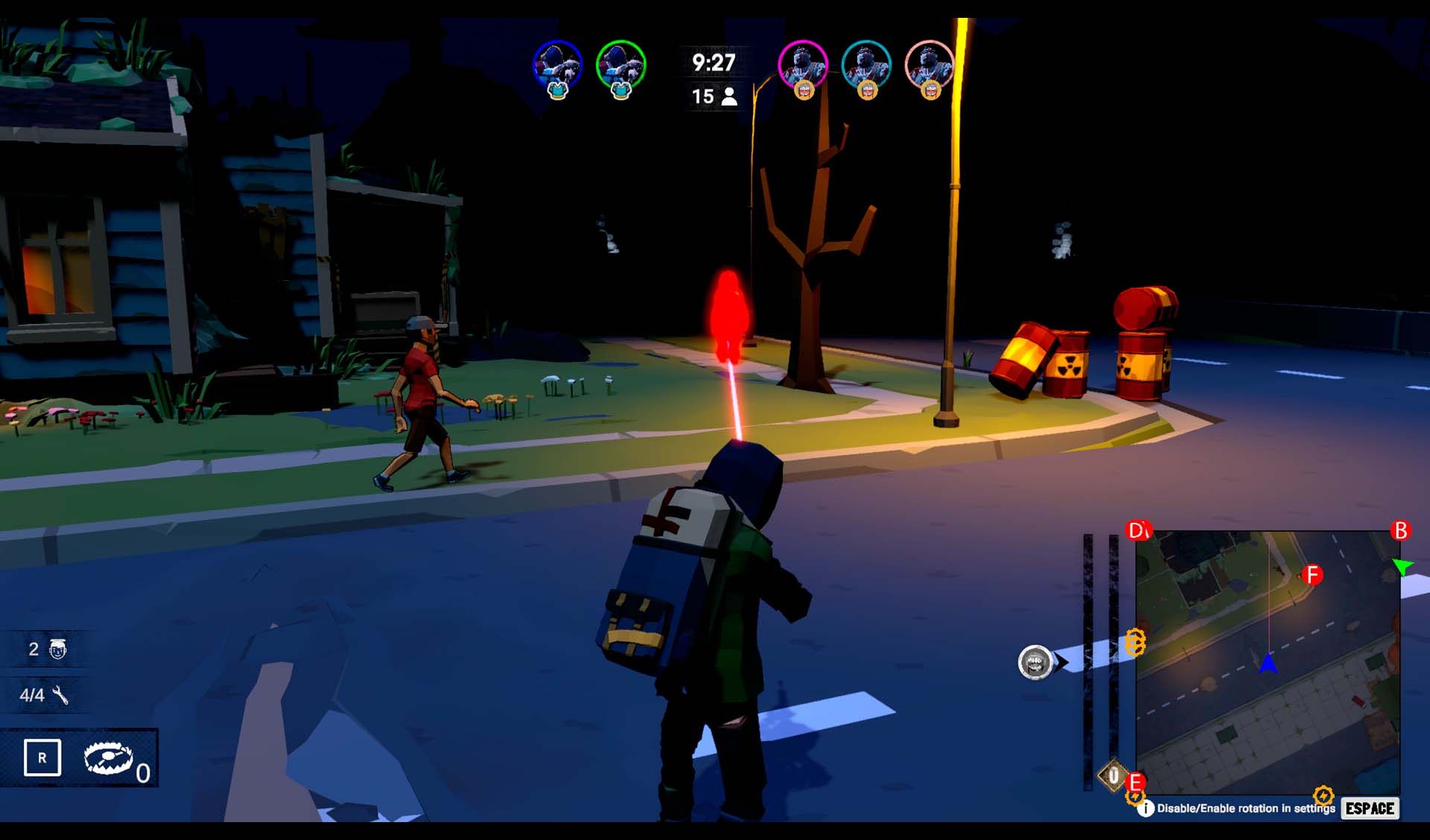Click the red E marker on minimap
The width and height of the screenshot is (1430, 840).
[x=1135, y=783]
